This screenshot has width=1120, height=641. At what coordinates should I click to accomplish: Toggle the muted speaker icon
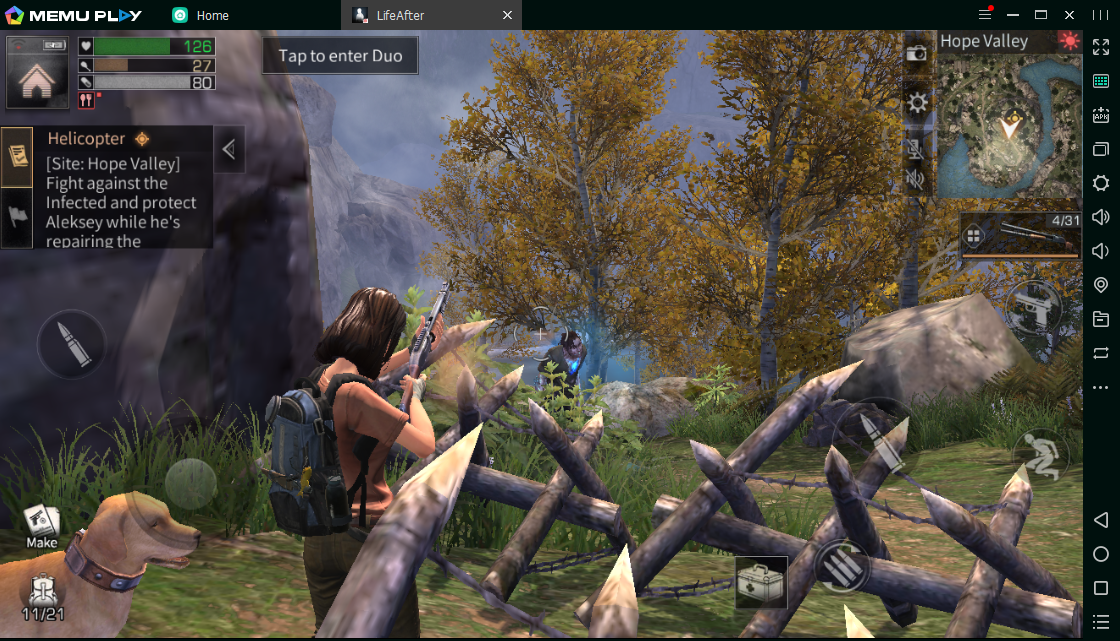tap(915, 180)
